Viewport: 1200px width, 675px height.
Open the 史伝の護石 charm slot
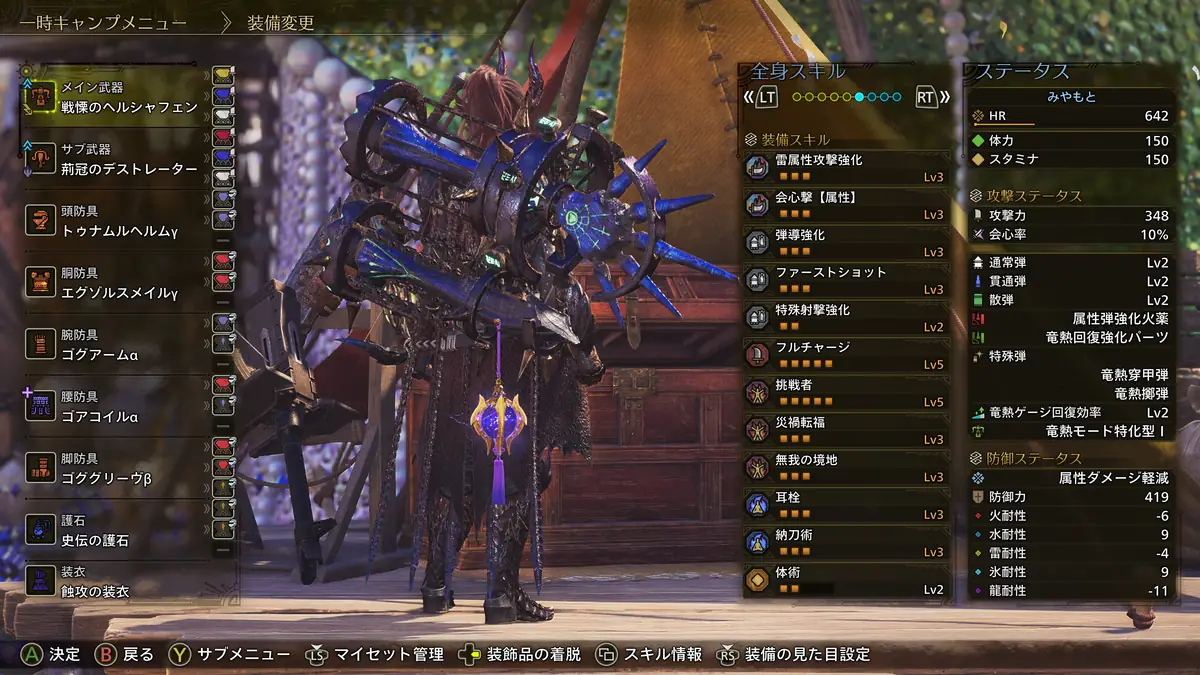coord(115,530)
